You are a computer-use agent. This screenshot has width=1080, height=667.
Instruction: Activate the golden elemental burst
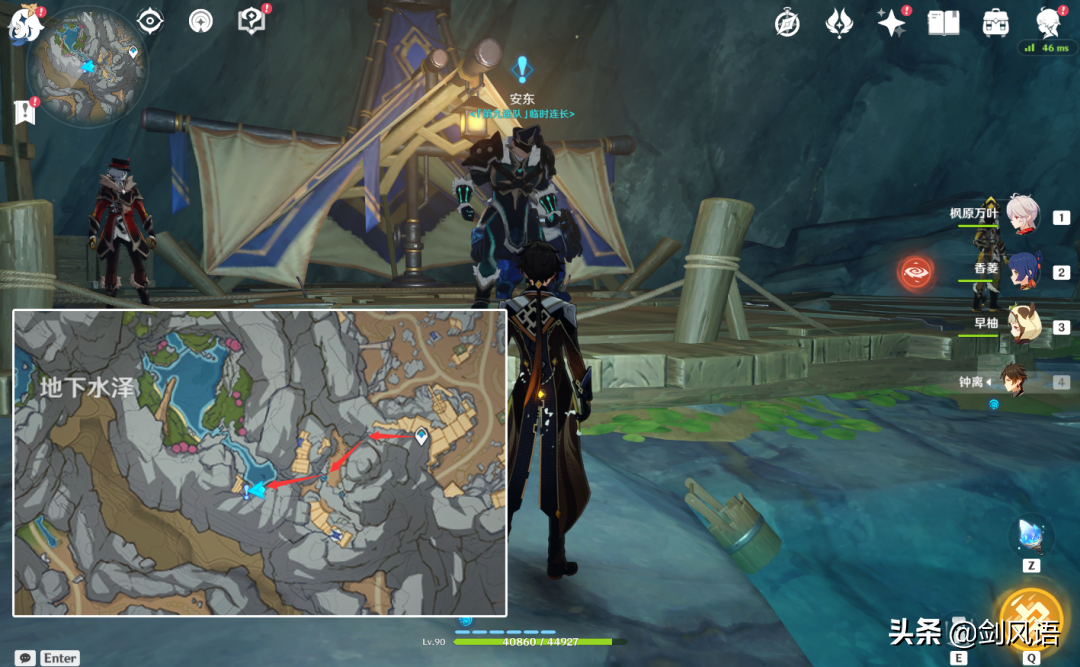coord(1030,616)
